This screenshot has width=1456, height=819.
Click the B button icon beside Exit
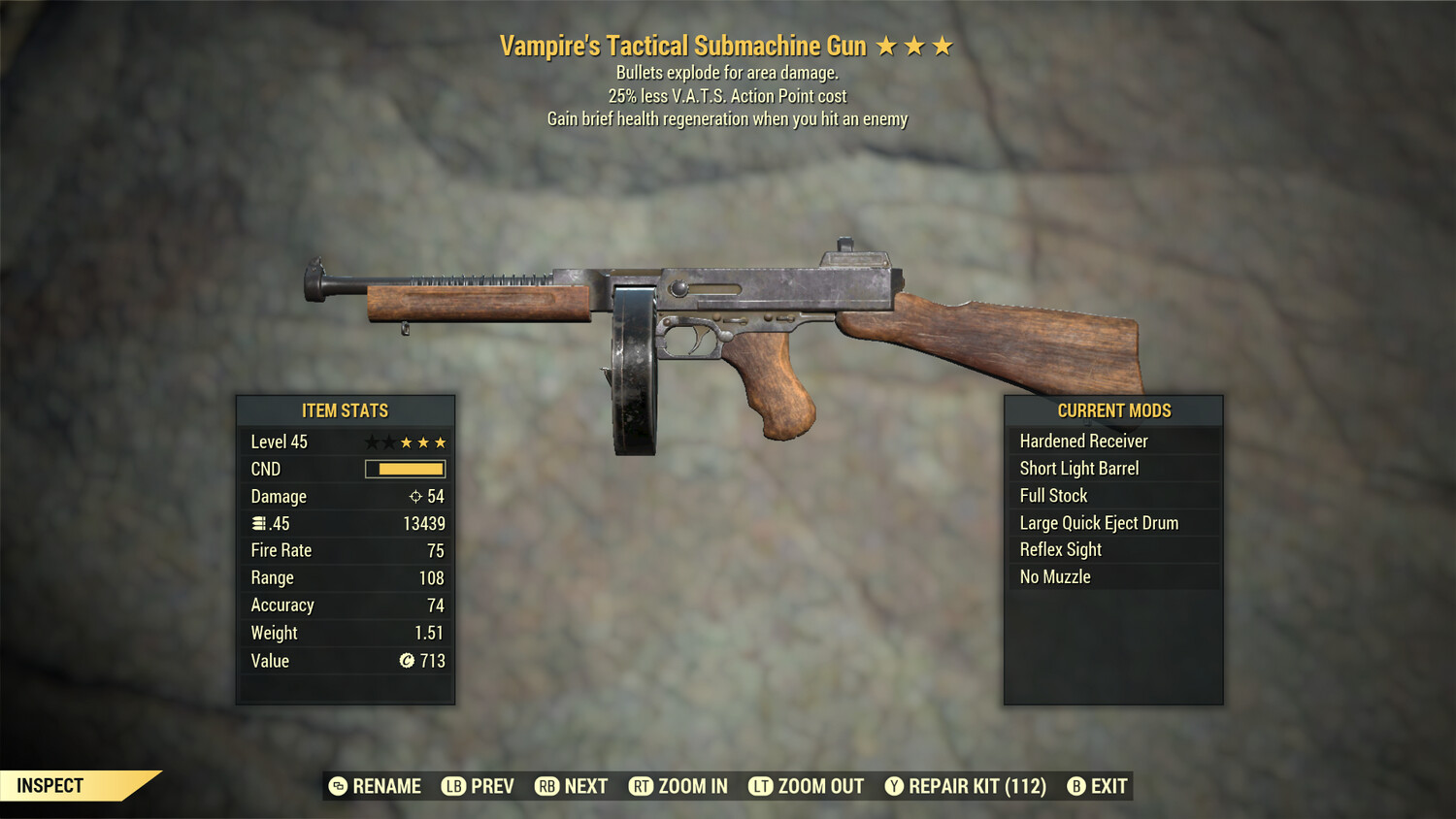pyautogui.click(x=1075, y=786)
